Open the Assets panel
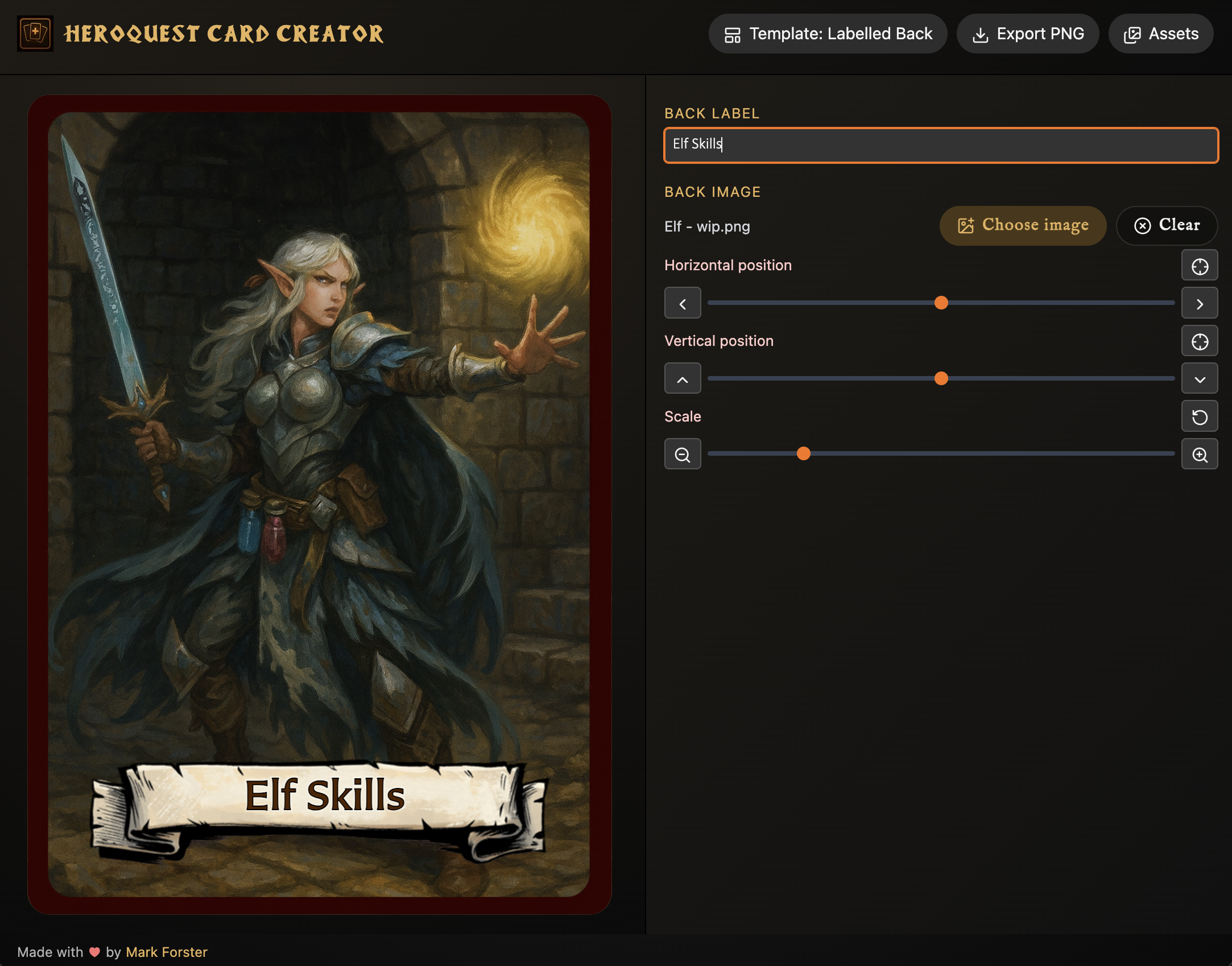Viewport: 1232px width, 966px height. [1160, 34]
